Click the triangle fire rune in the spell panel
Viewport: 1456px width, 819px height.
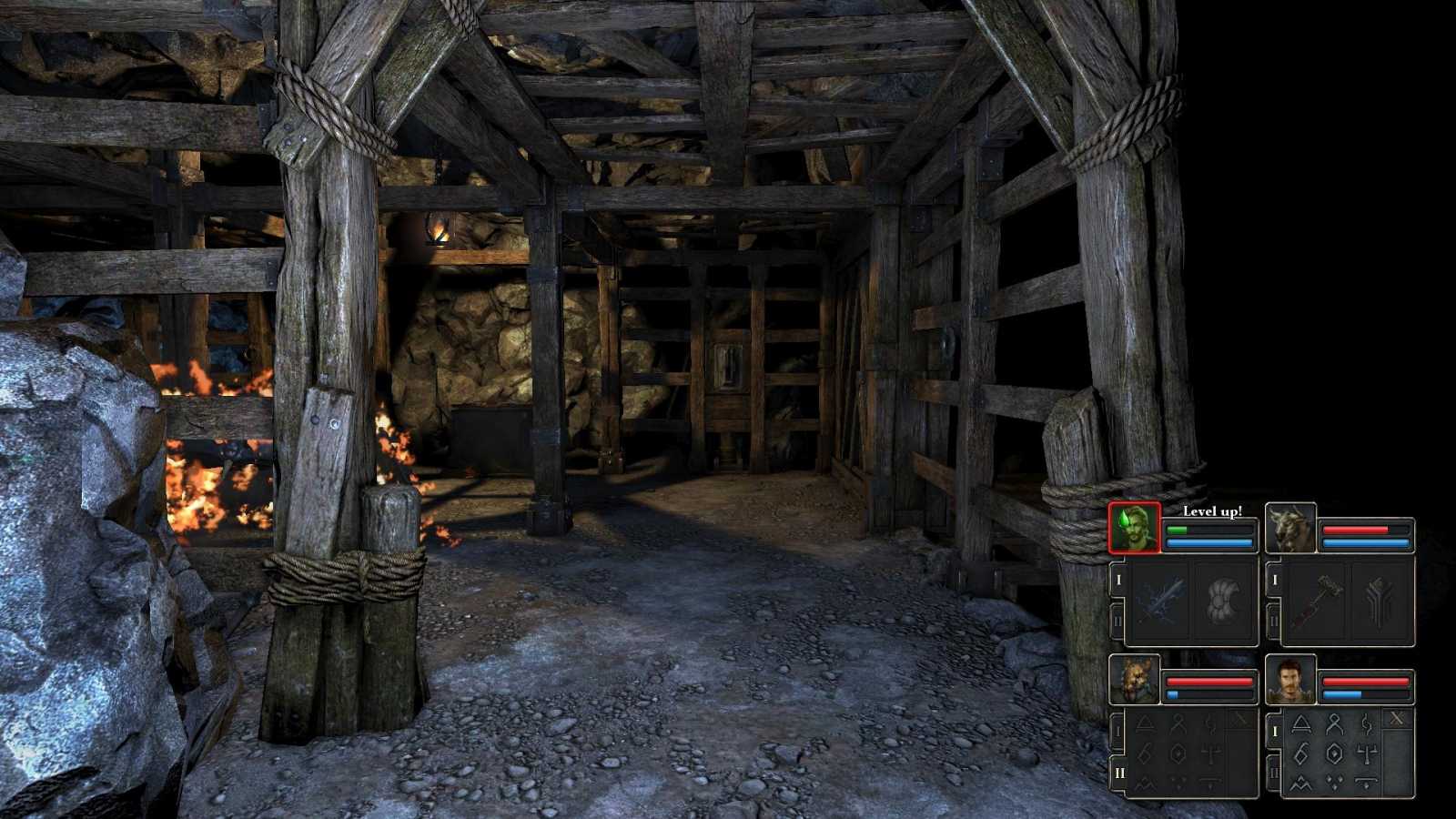tap(1301, 723)
